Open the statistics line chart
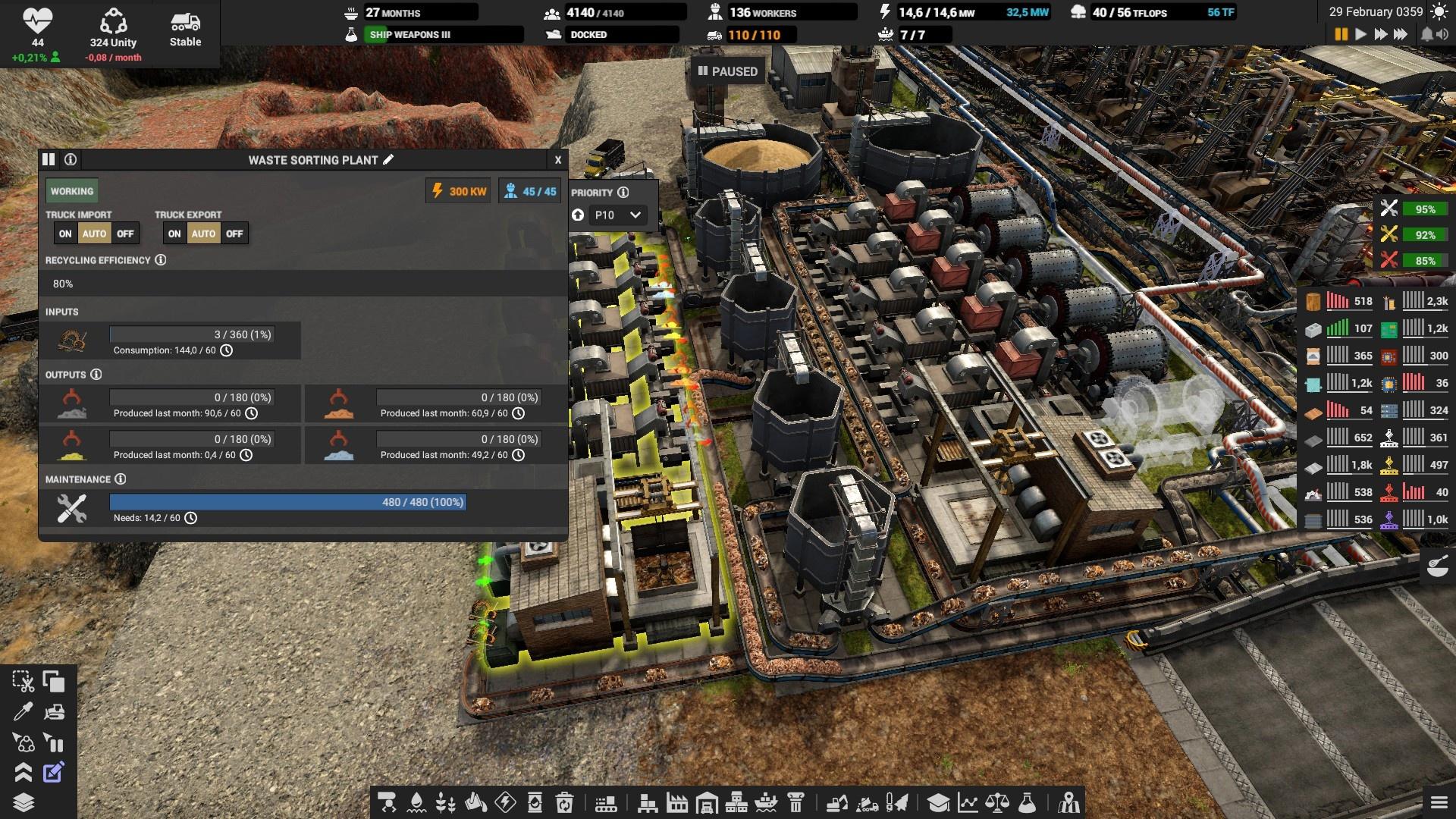1456x819 pixels. click(968, 802)
